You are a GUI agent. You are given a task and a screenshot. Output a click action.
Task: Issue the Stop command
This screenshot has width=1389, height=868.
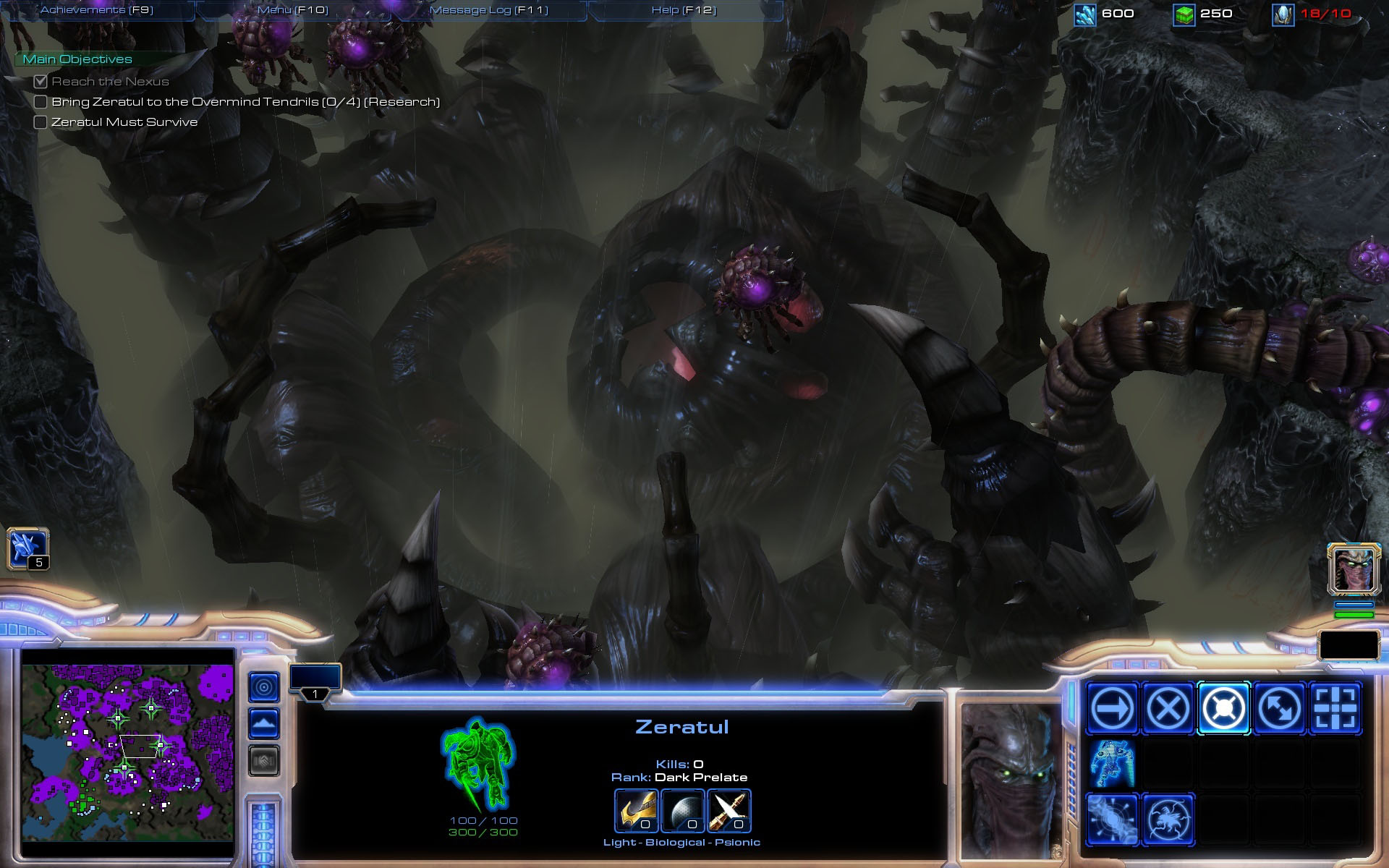click(x=1168, y=708)
